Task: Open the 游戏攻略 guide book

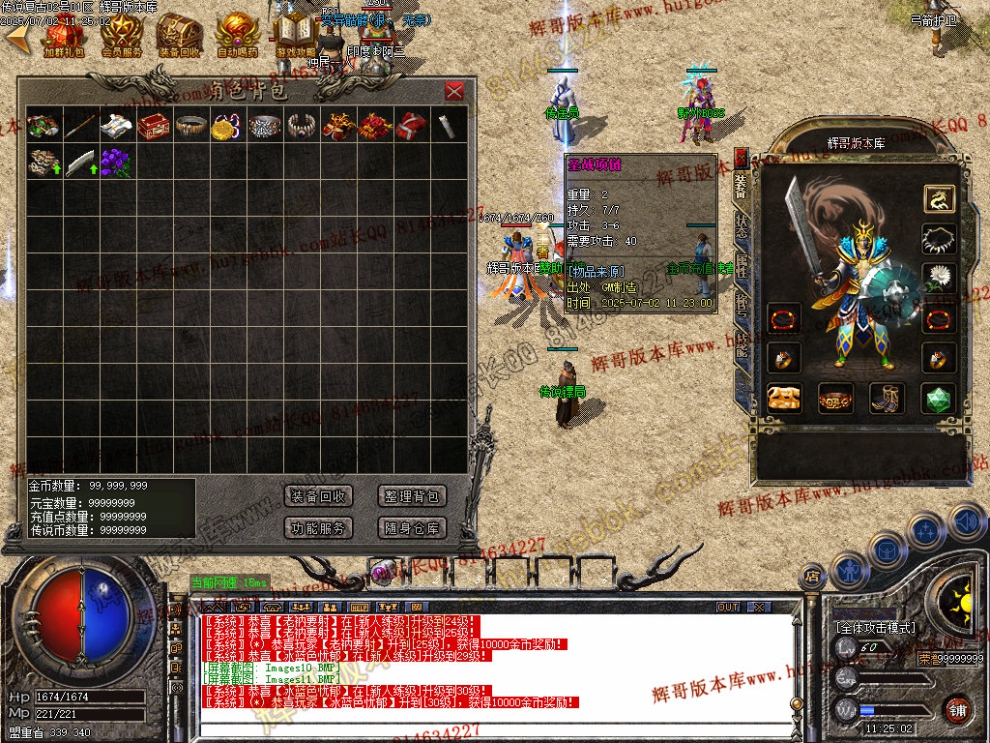Action: coord(295,37)
